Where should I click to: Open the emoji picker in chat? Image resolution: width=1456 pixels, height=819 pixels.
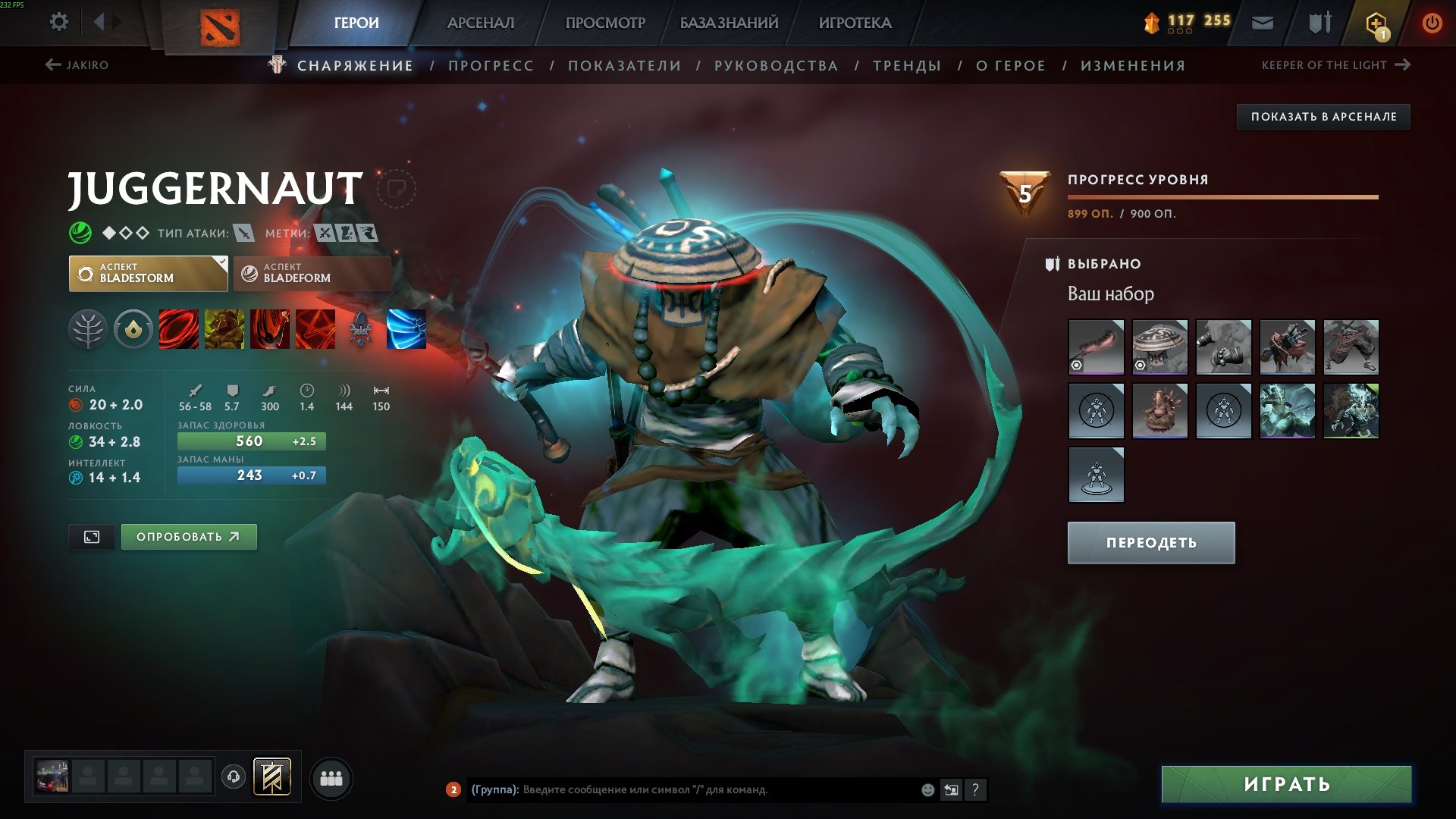(x=927, y=790)
